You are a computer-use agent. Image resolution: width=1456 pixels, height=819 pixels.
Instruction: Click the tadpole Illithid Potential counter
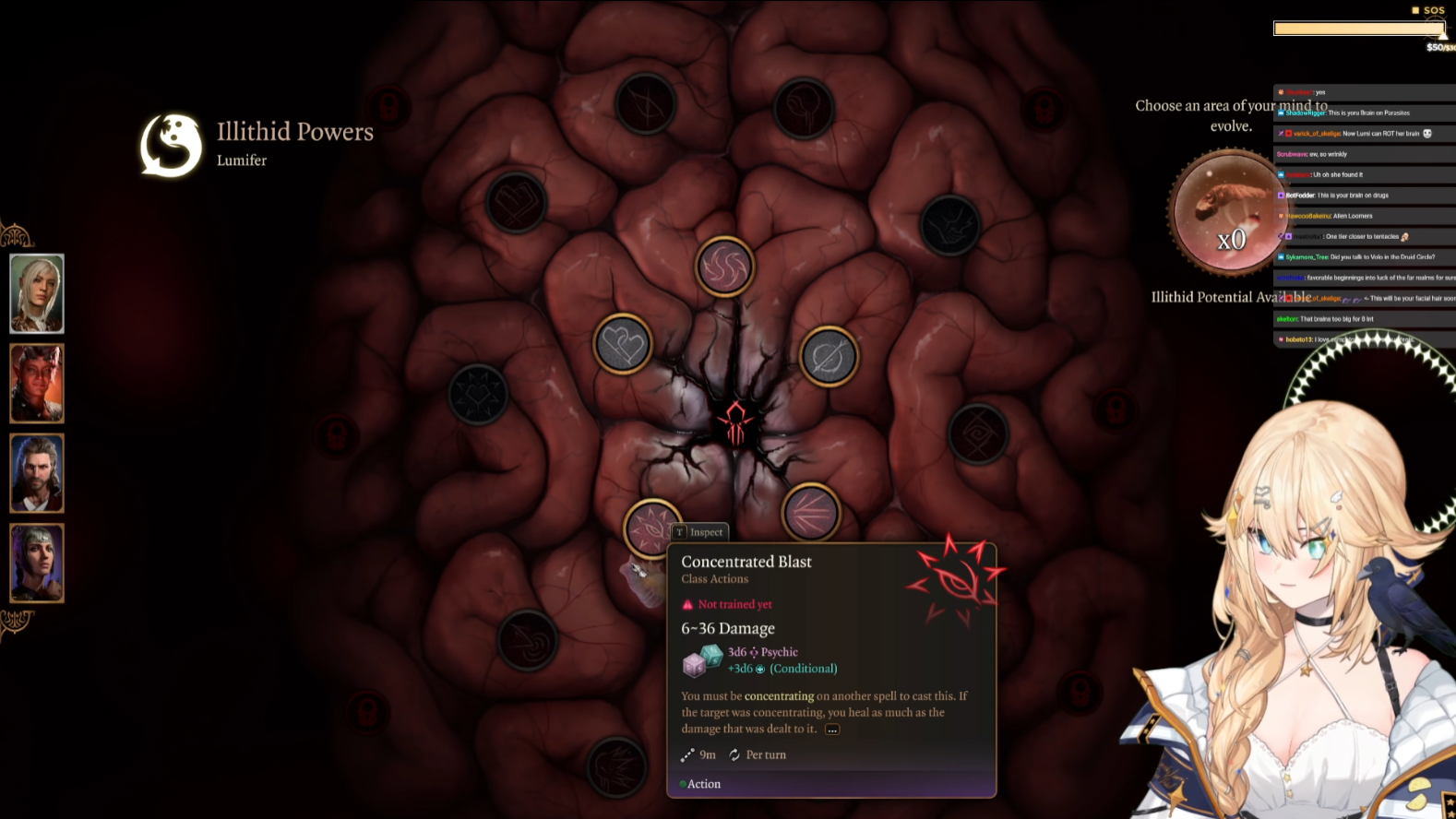pyautogui.click(x=1230, y=214)
